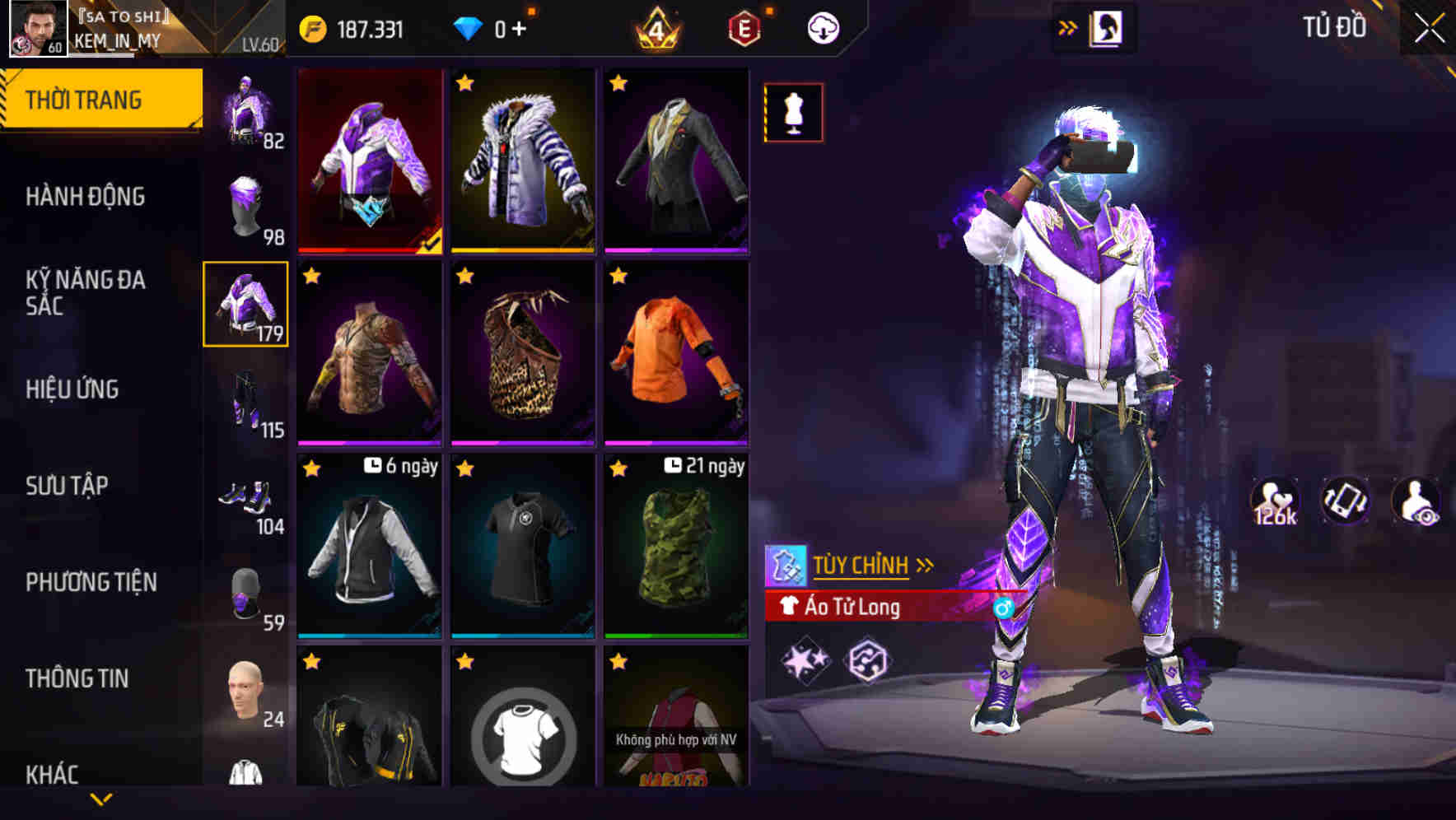Click the mannequin outfit preset icon
Image resolution: width=1456 pixels, height=820 pixels.
tap(793, 113)
